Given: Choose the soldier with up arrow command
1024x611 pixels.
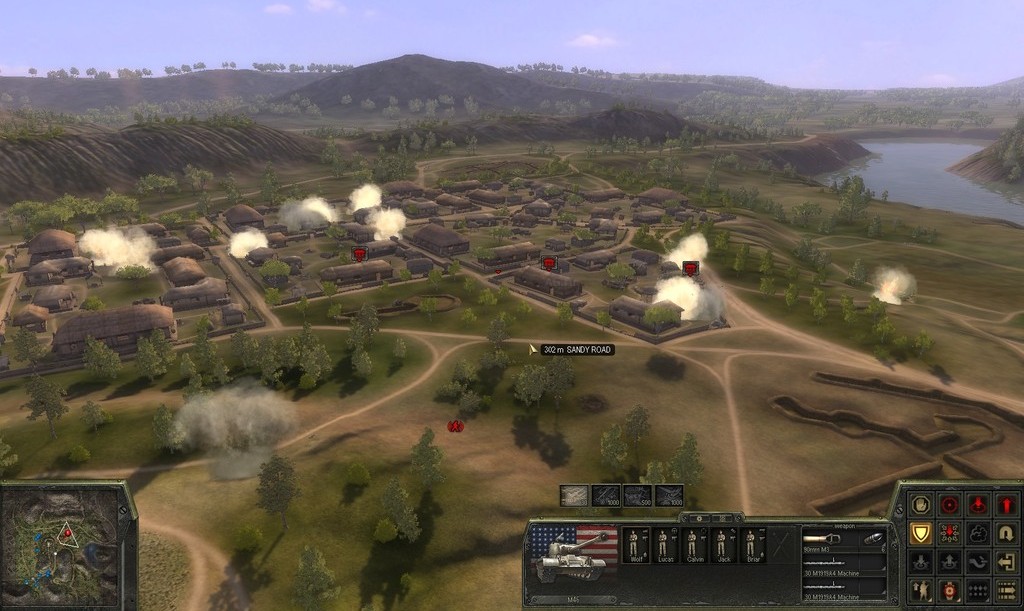Looking at the screenshot, I should [920, 590].
